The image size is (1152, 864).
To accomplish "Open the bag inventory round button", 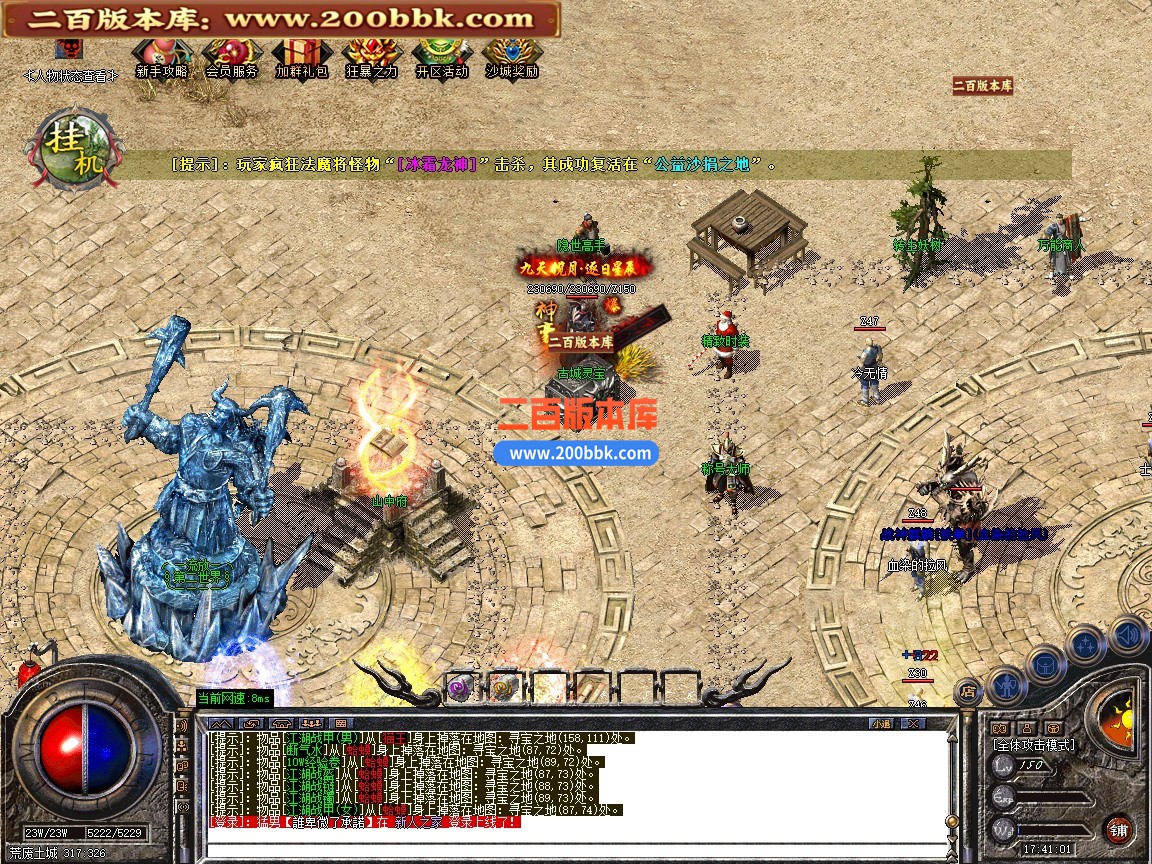I will tap(1046, 662).
